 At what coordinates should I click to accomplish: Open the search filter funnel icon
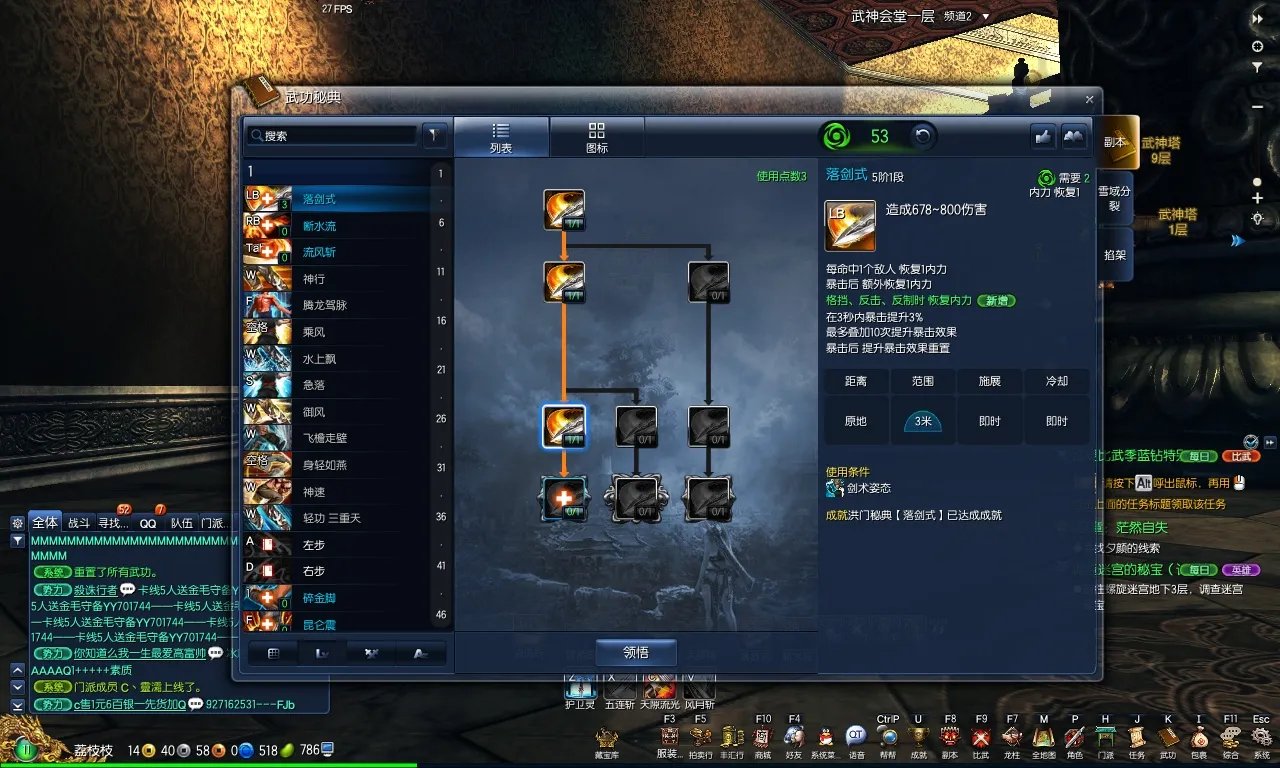tap(434, 135)
